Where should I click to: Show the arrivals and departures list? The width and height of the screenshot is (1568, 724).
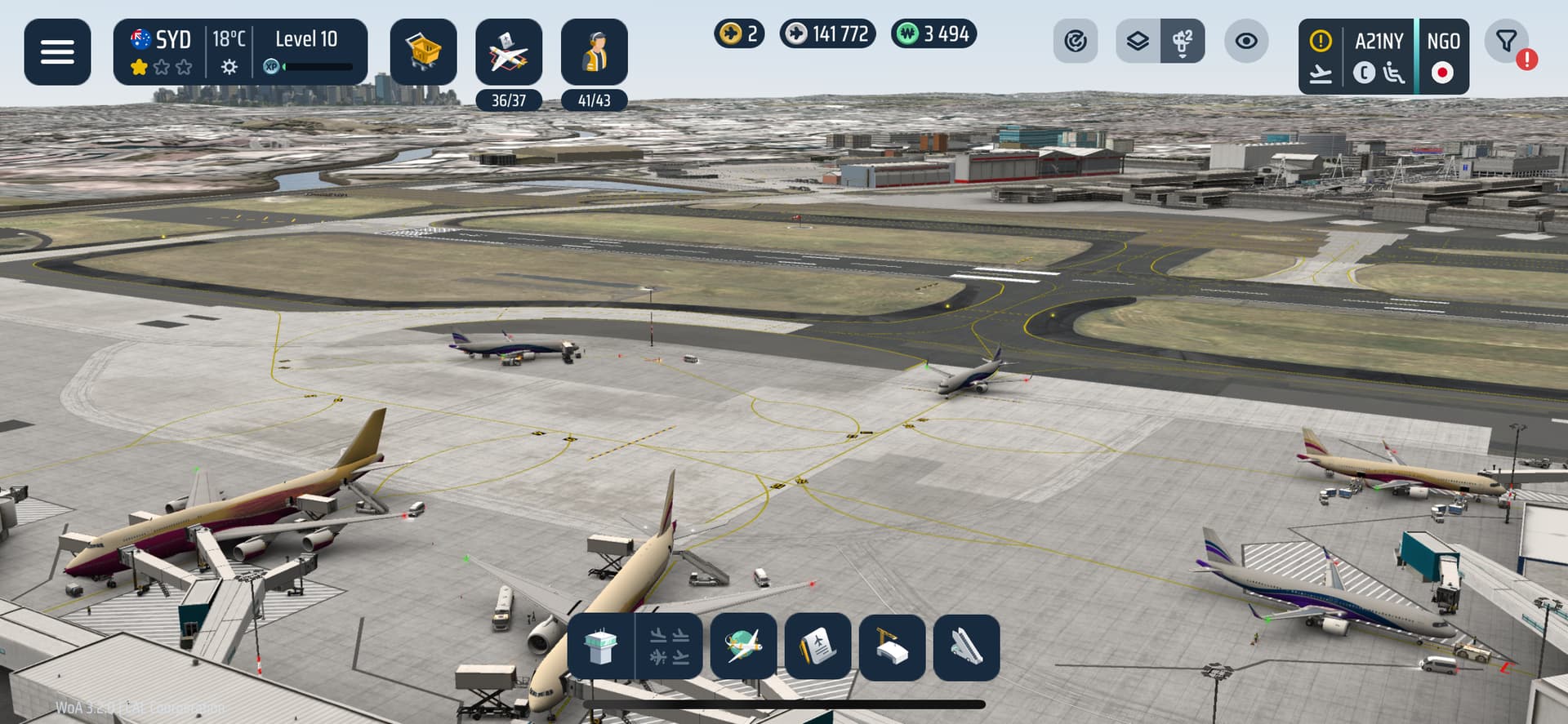click(670, 647)
